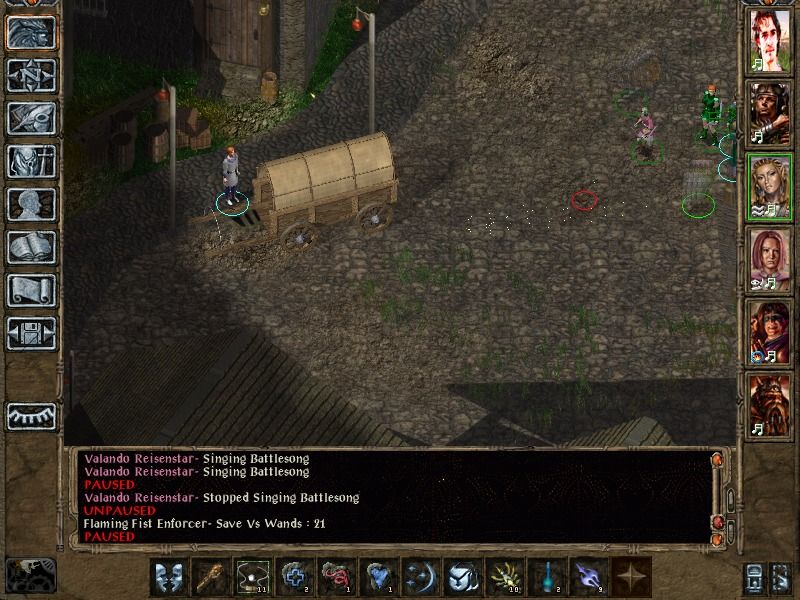This screenshot has width=800, height=600.
Task: Open the journal with the quill button
Action: [x=31, y=118]
